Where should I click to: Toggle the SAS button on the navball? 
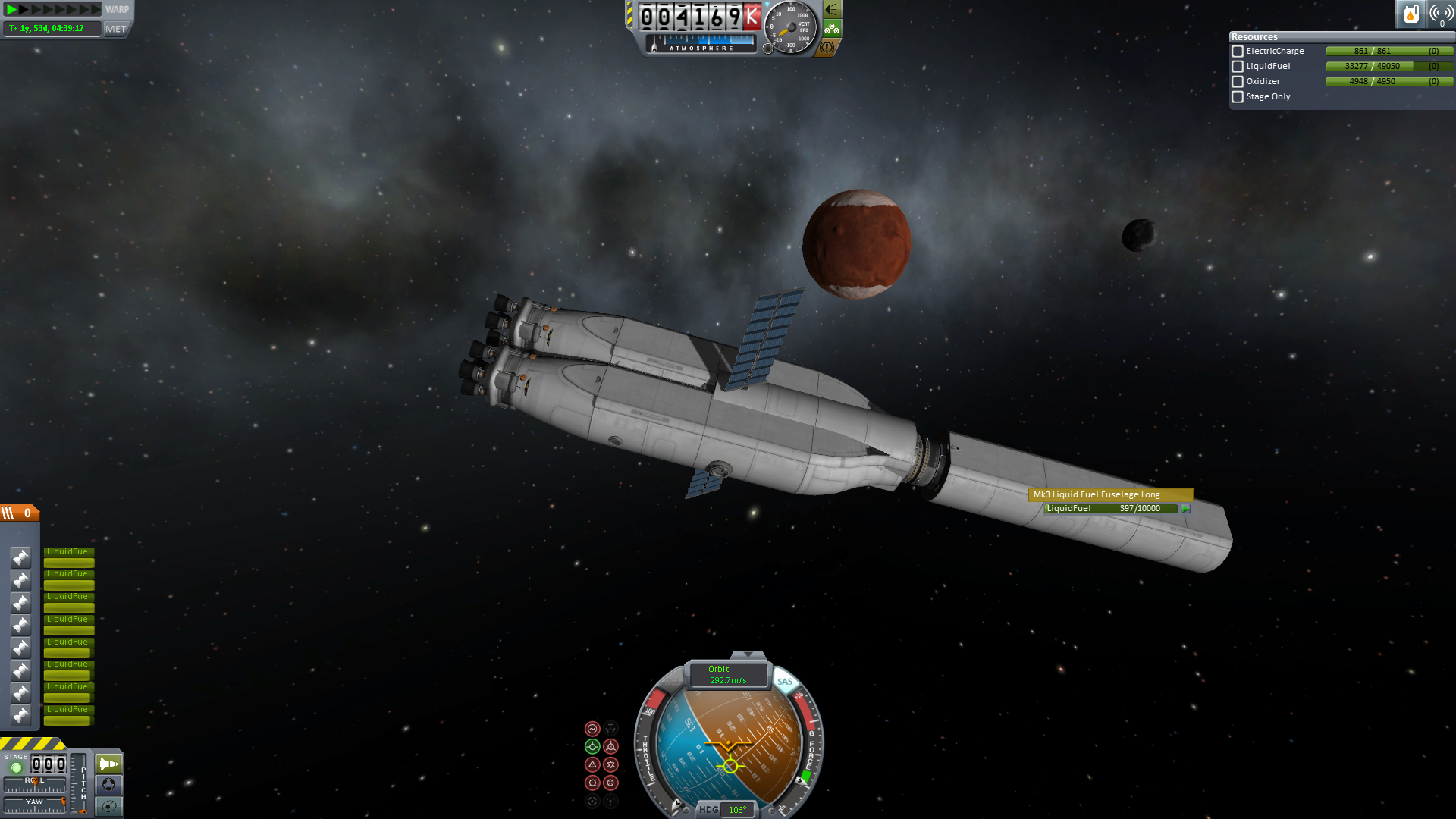coord(785,681)
